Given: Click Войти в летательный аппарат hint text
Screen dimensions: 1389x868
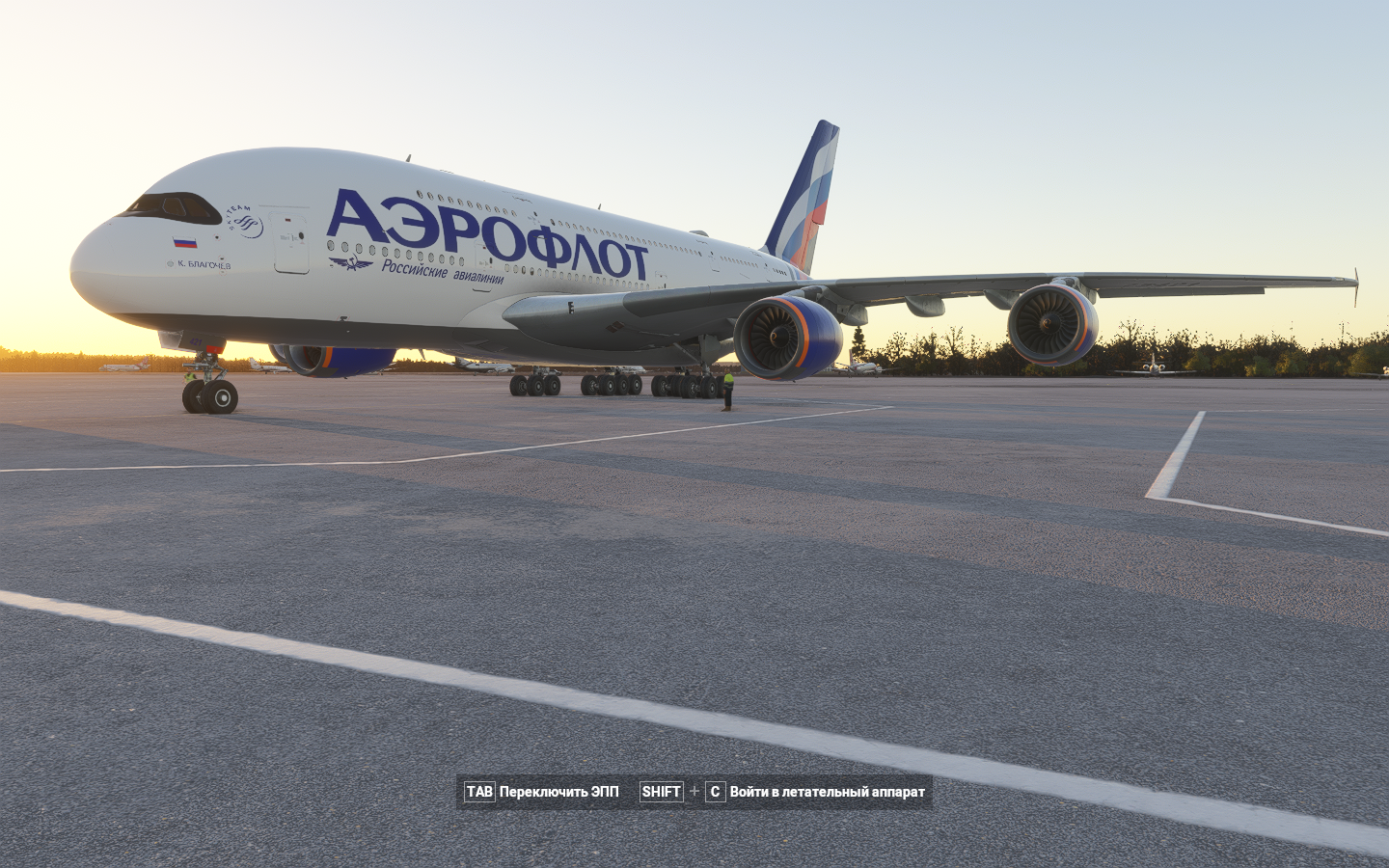Looking at the screenshot, I should coord(827,793).
